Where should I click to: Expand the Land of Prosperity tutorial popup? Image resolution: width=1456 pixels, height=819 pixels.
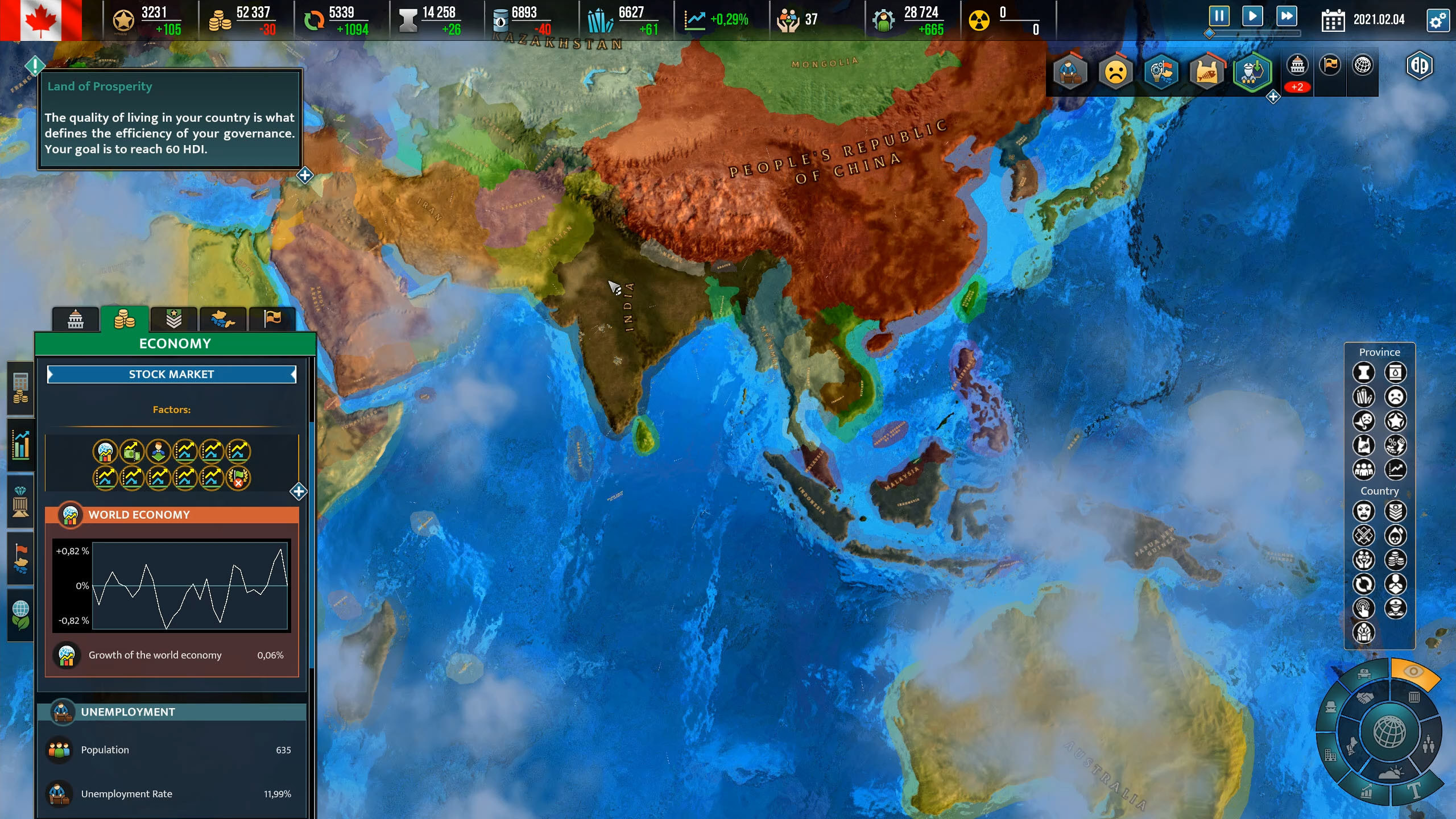coord(304,176)
